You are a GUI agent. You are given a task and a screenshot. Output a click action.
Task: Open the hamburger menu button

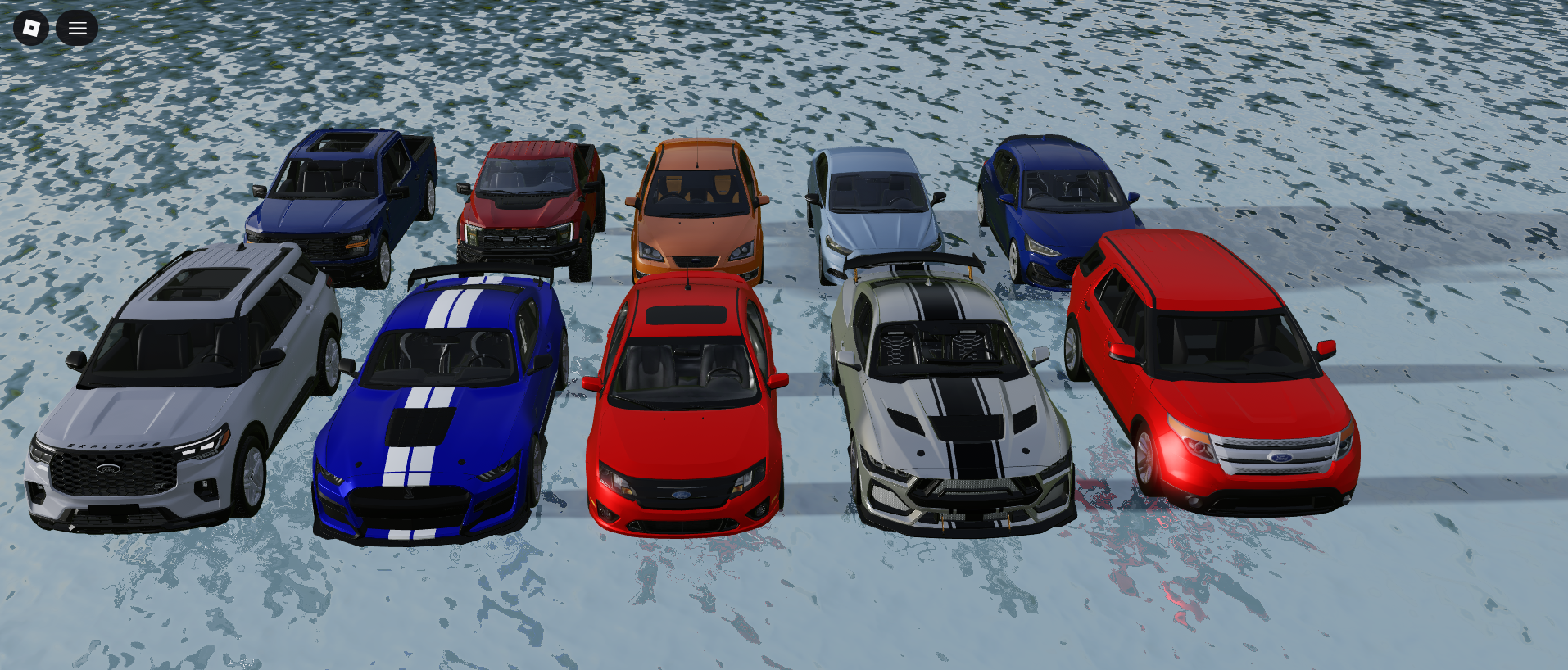(77, 28)
